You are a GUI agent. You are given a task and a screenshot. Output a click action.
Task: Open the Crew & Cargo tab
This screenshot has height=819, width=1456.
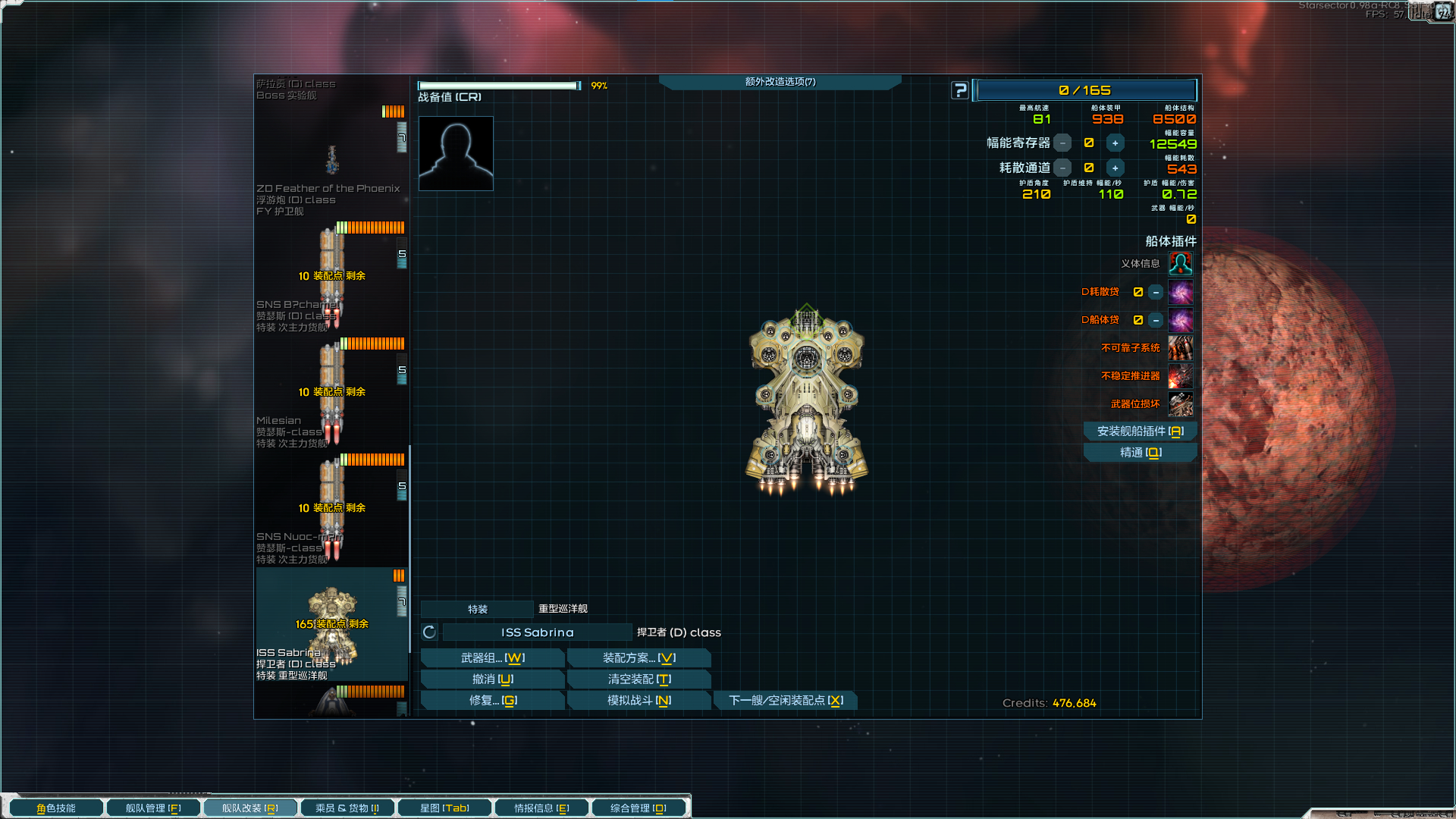coord(347,808)
